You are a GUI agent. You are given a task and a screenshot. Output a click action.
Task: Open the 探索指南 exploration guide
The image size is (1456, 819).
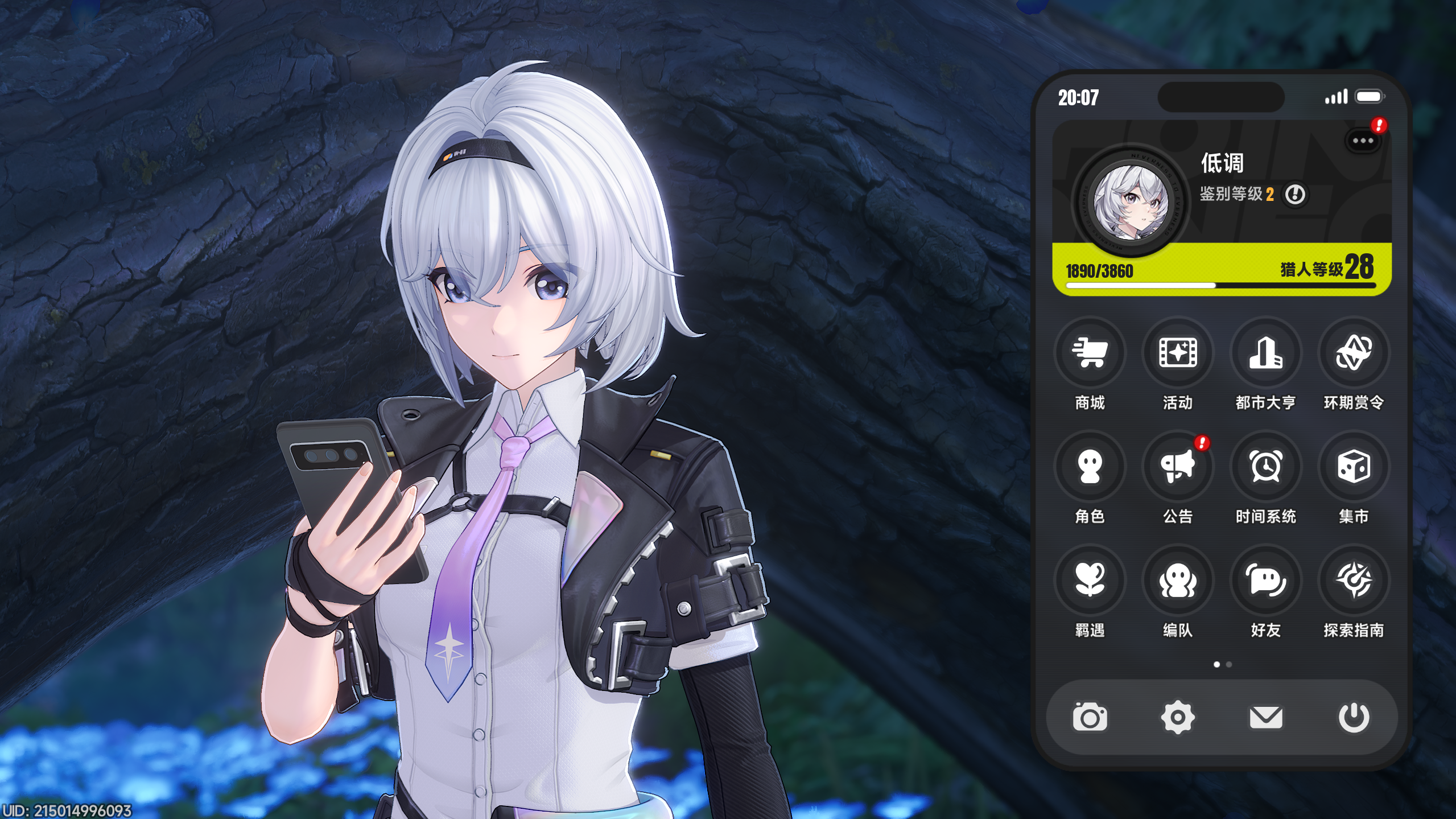(1354, 581)
